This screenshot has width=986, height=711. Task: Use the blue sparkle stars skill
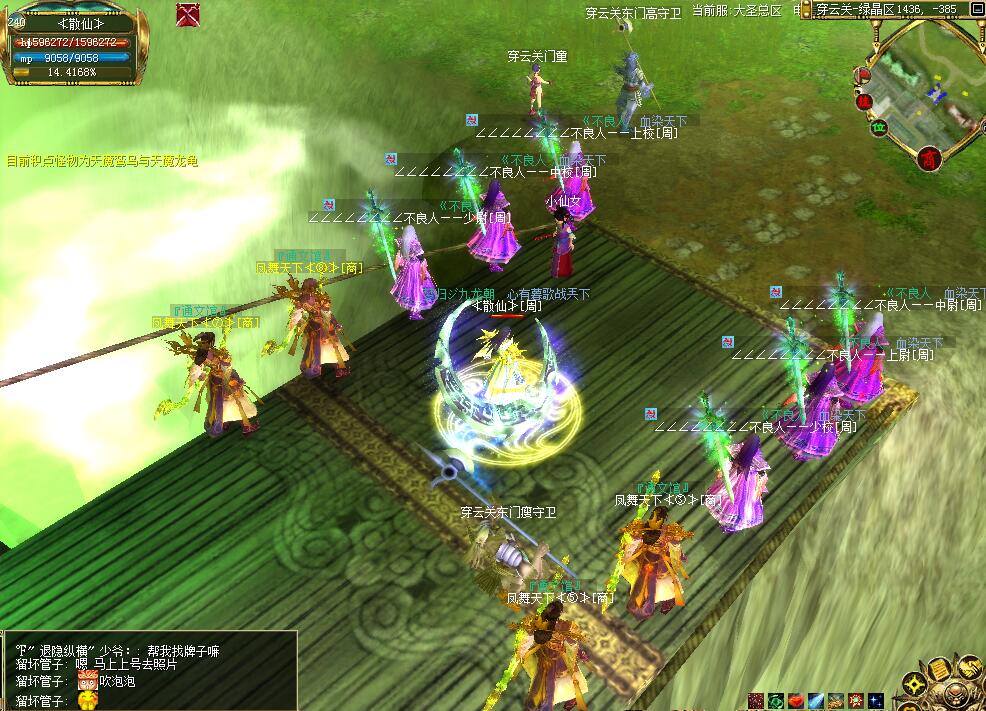pos(876,701)
